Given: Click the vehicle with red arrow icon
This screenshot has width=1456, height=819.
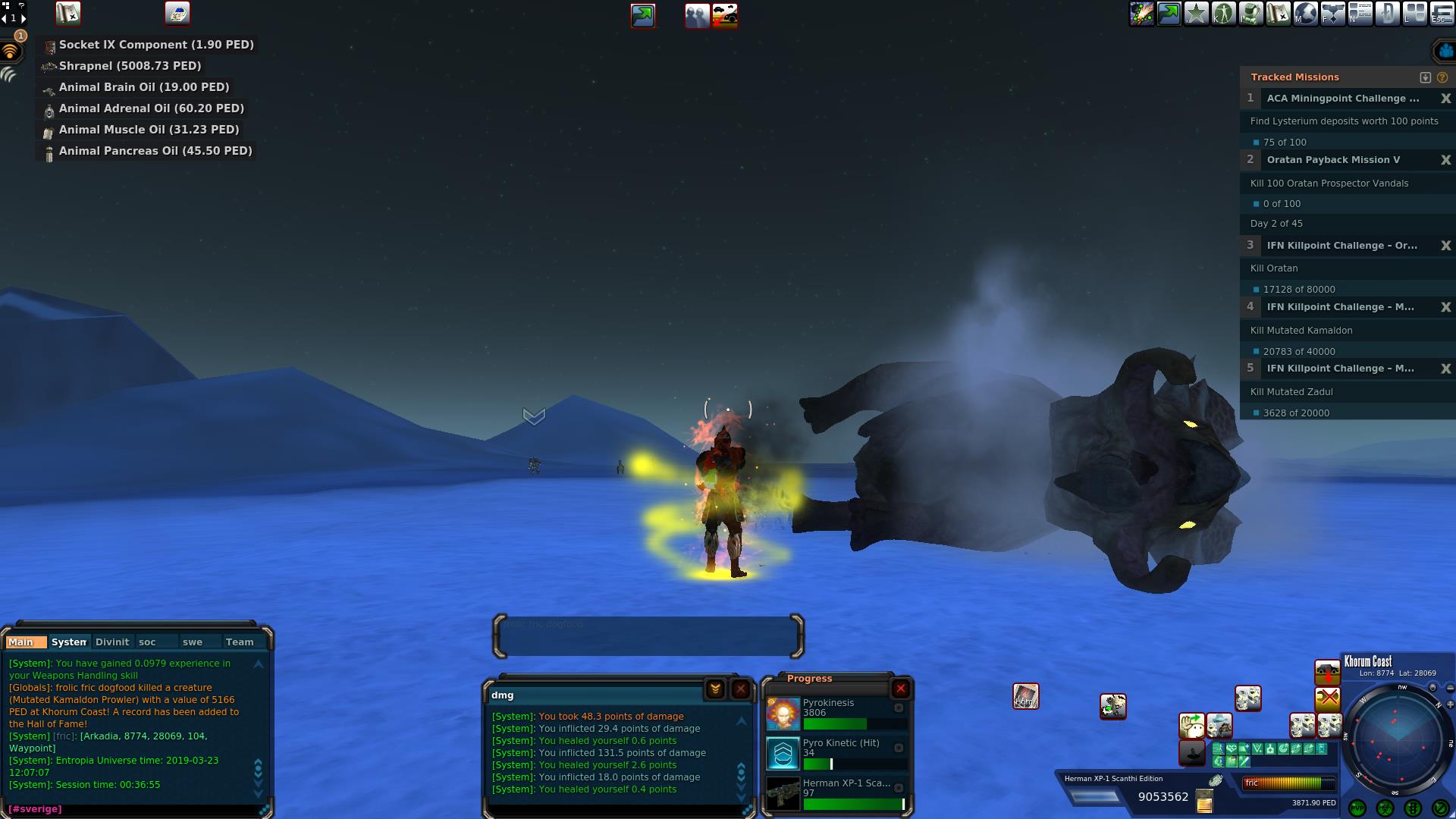Looking at the screenshot, I should [x=1327, y=673].
